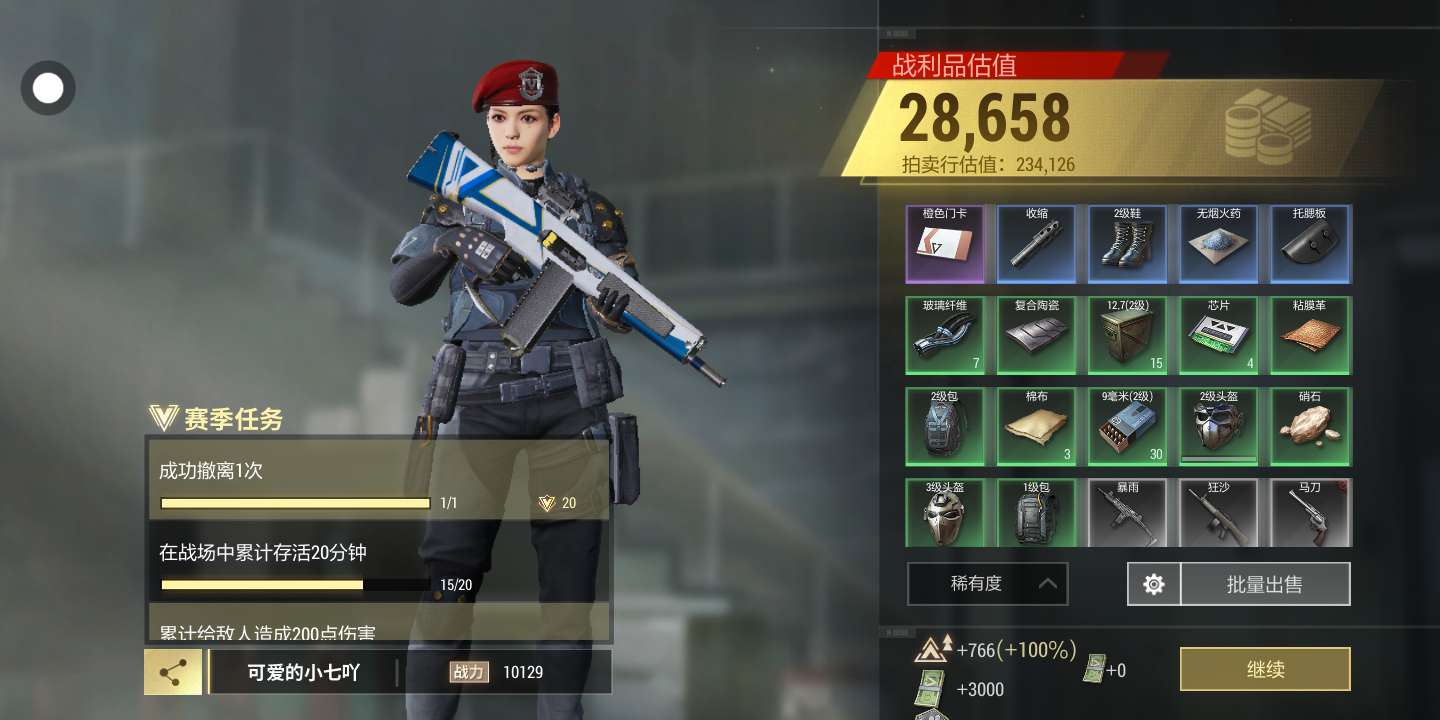
Task: Select the 棉布 cotton cloth slot
Action: click(x=1037, y=426)
